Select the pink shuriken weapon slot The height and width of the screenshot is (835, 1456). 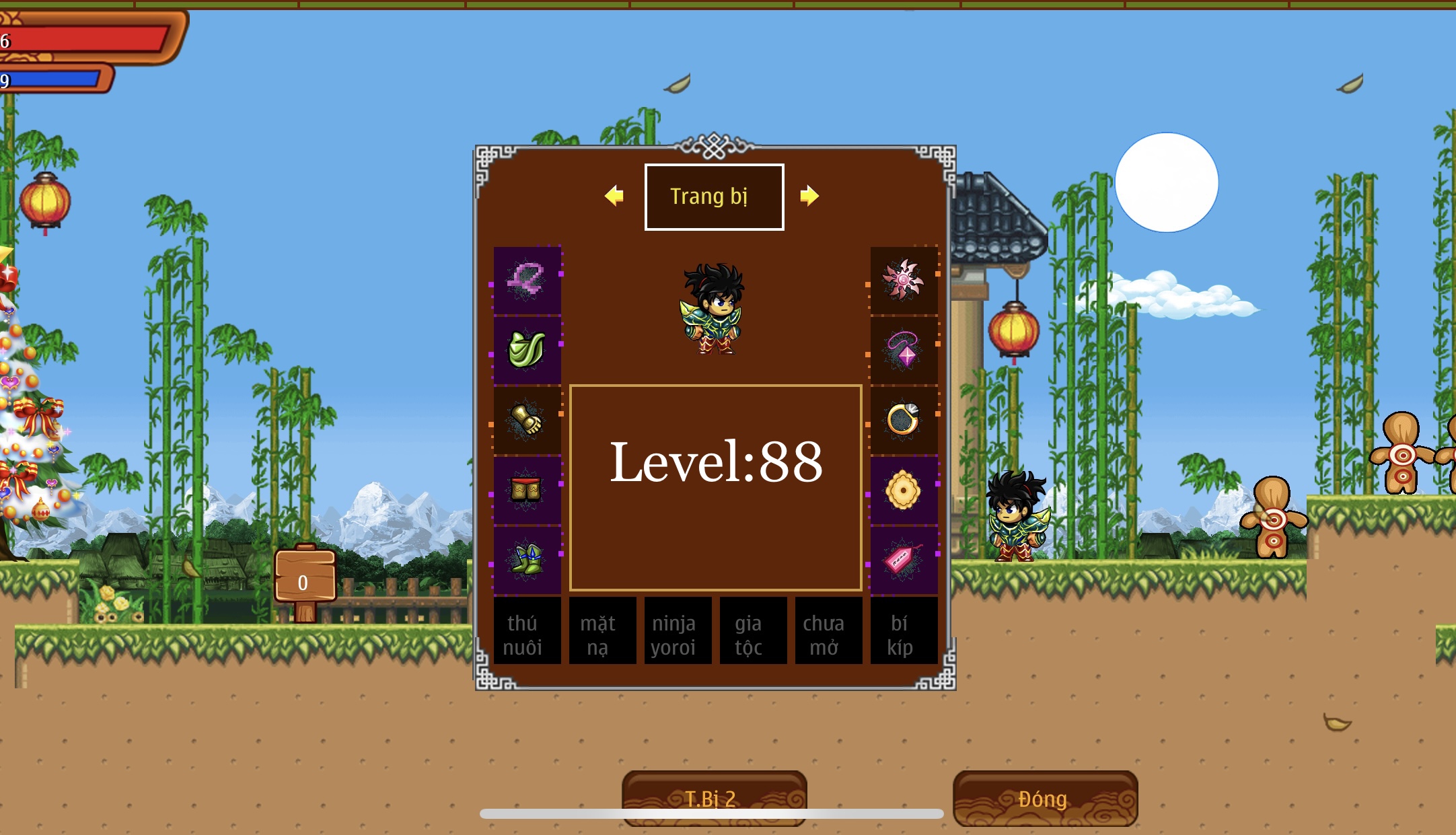click(904, 280)
